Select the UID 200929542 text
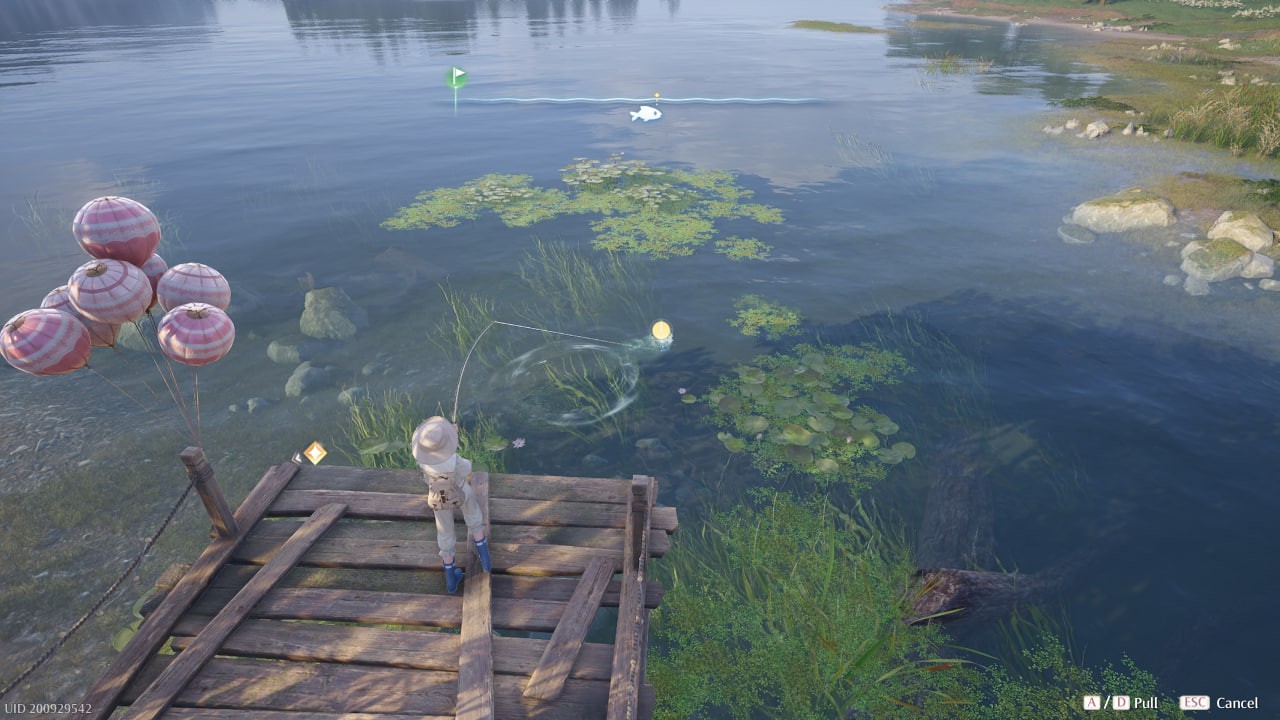Viewport: 1280px width, 720px height. [47, 710]
